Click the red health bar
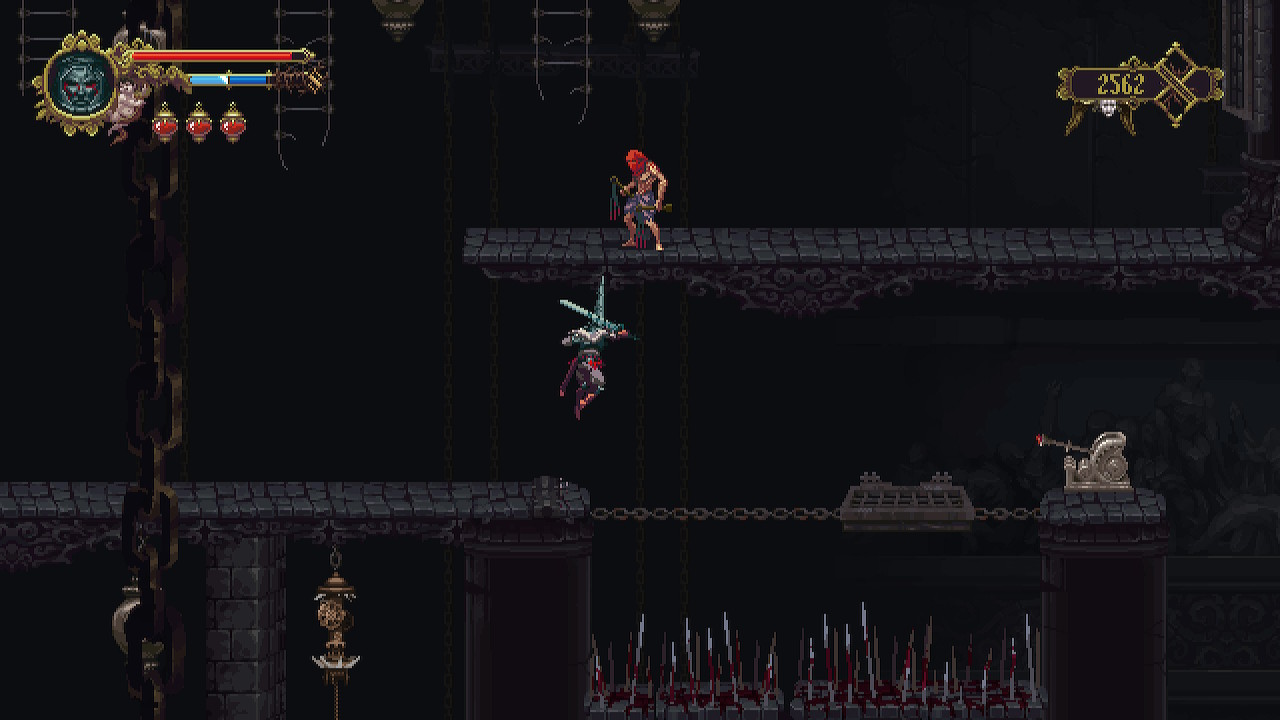The height and width of the screenshot is (720, 1280). click(210, 56)
